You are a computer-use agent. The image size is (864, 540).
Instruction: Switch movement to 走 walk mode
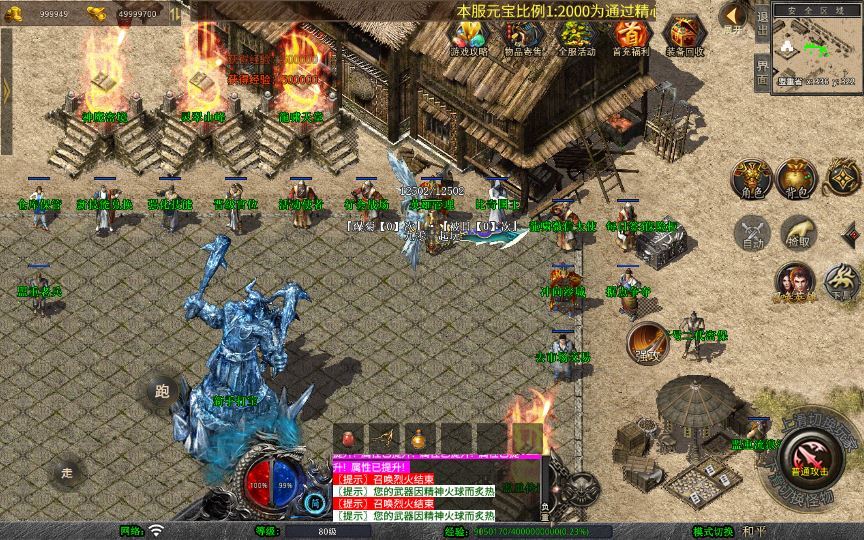tap(68, 472)
